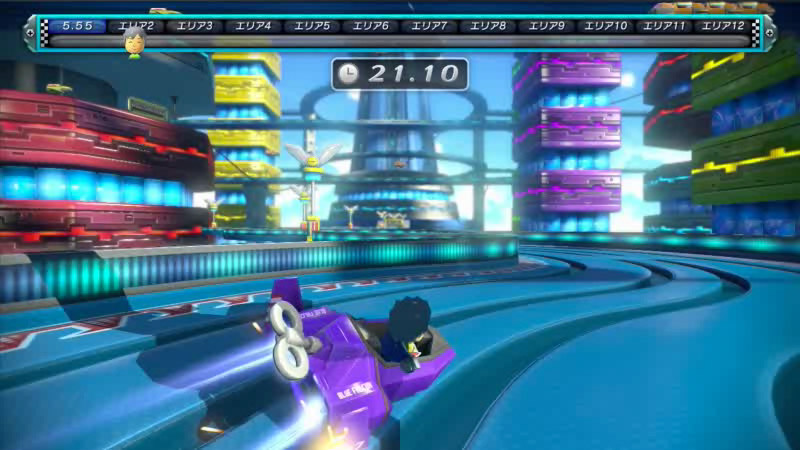
Task: Select the first segment showing 5.55
Action: click(x=77, y=25)
